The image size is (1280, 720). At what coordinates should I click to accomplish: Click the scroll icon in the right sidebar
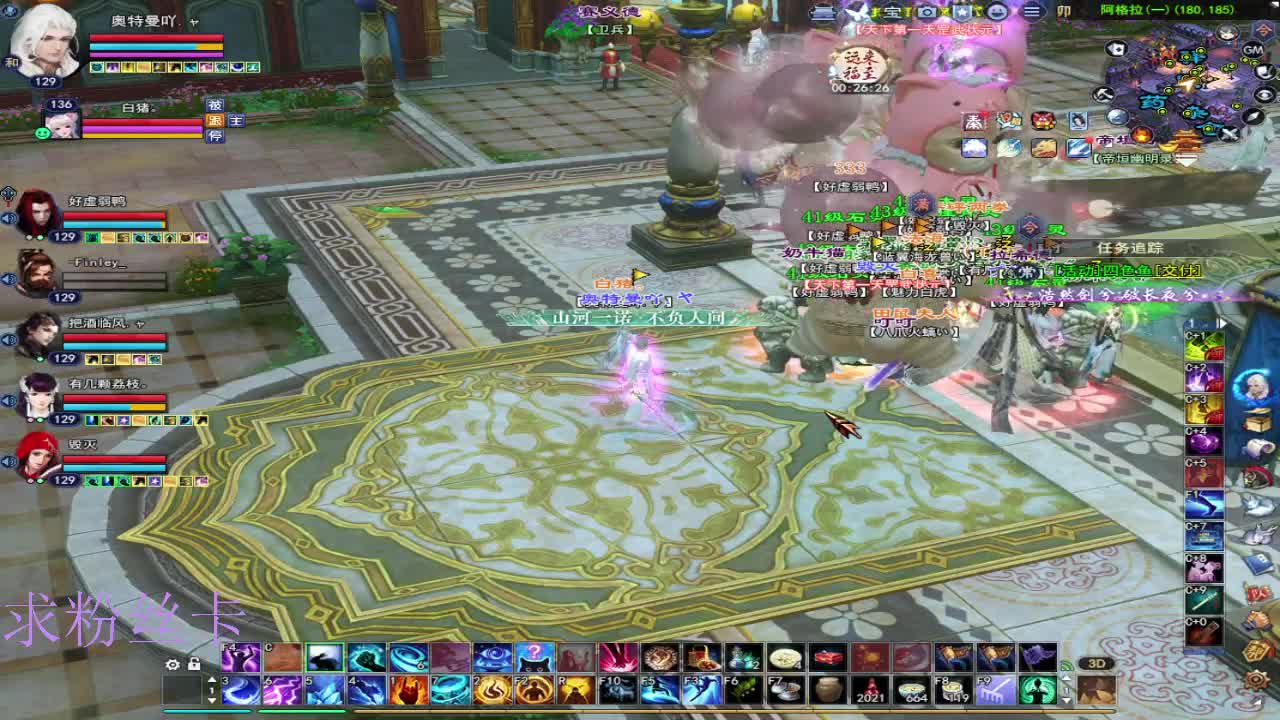(1258, 447)
